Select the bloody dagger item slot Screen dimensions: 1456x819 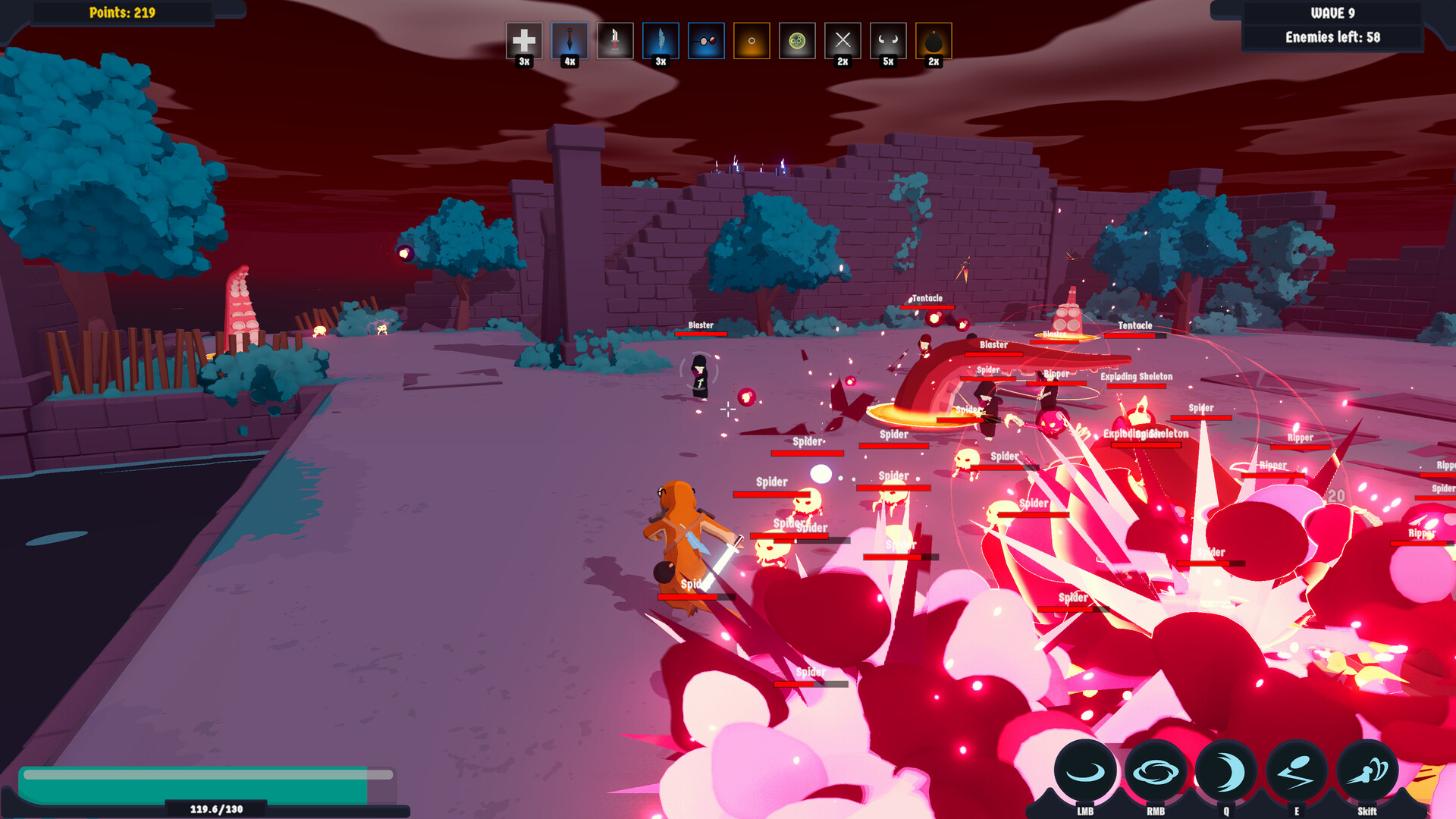(613, 42)
